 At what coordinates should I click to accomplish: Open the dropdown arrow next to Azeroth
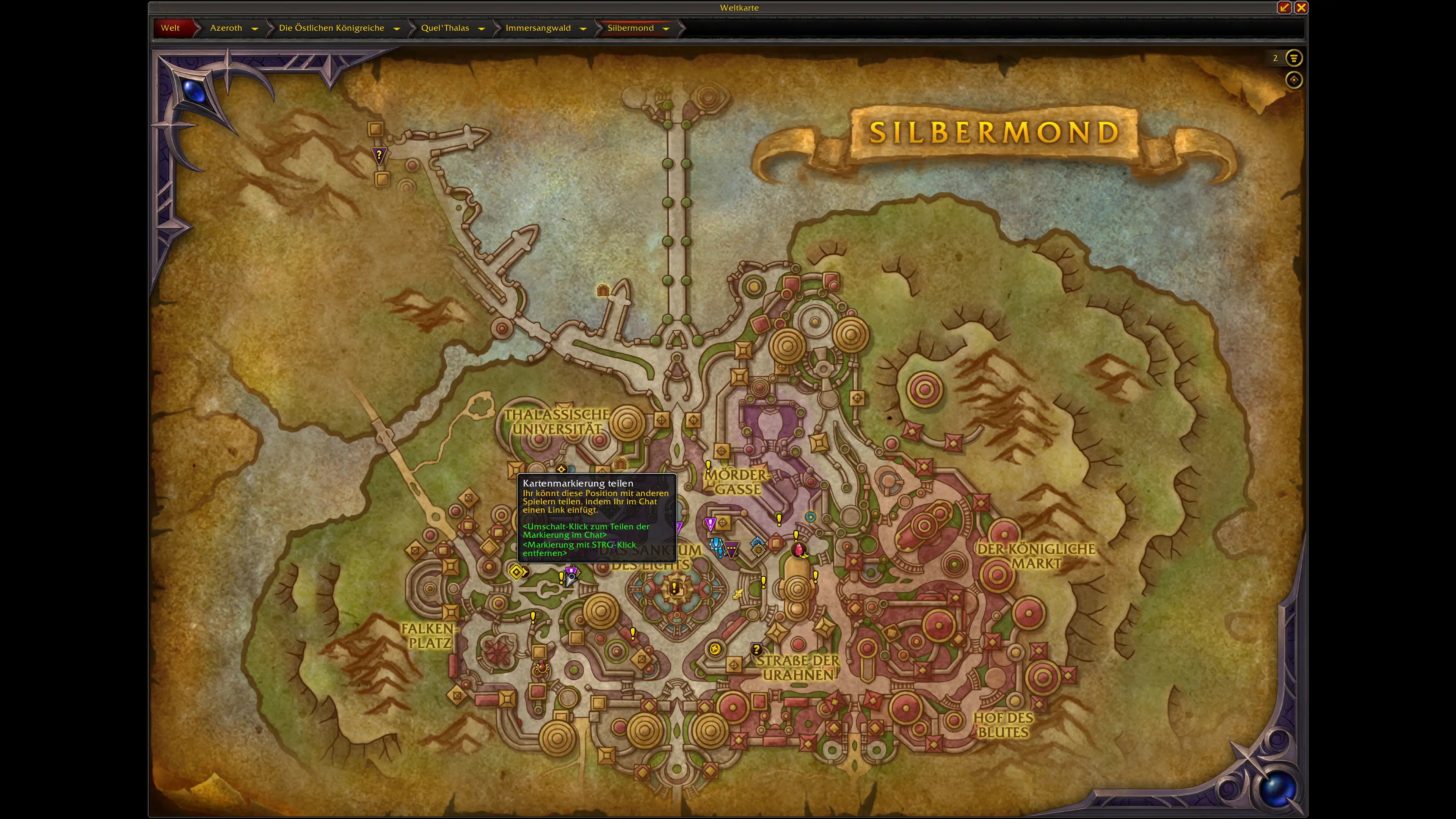click(x=255, y=28)
